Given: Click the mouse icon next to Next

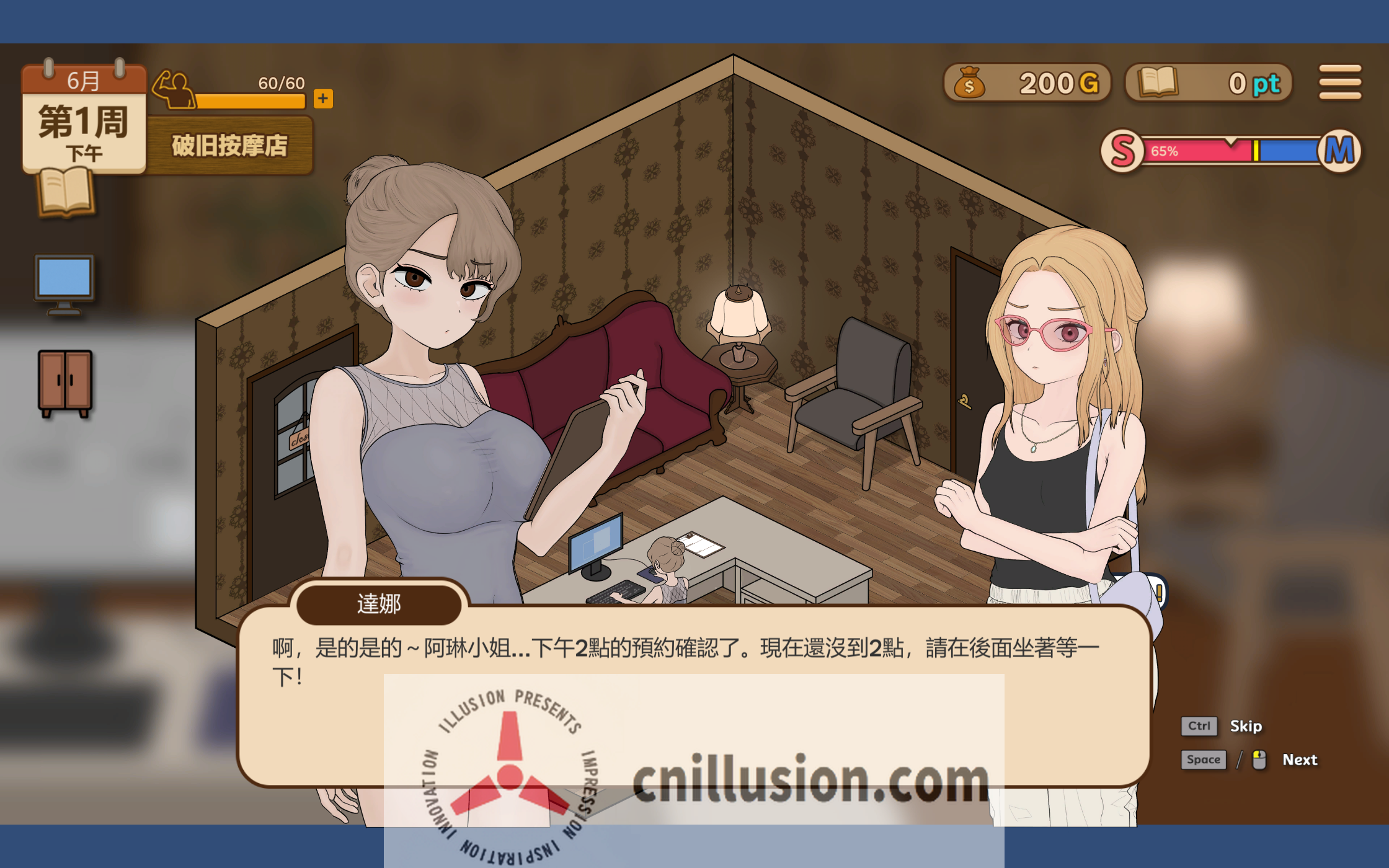Looking at the screenshot, I should click(1260, 759).
